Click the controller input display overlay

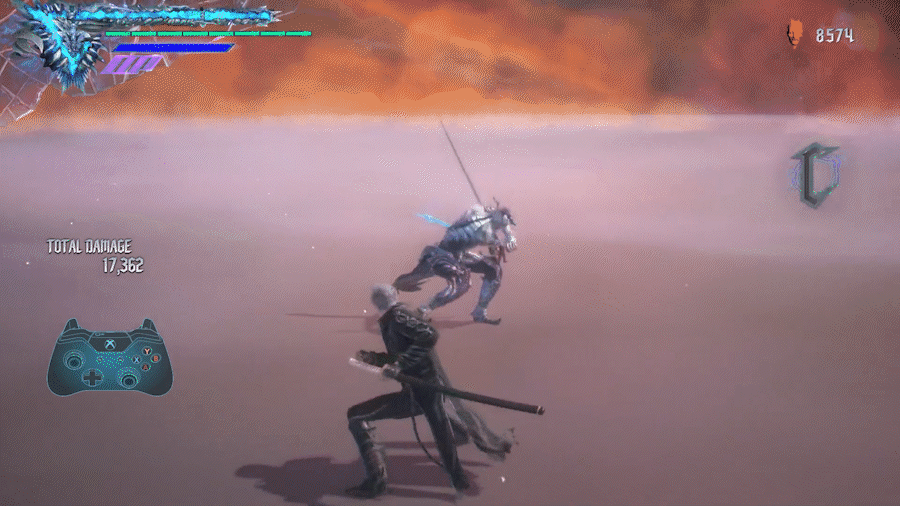click(110, 357)
